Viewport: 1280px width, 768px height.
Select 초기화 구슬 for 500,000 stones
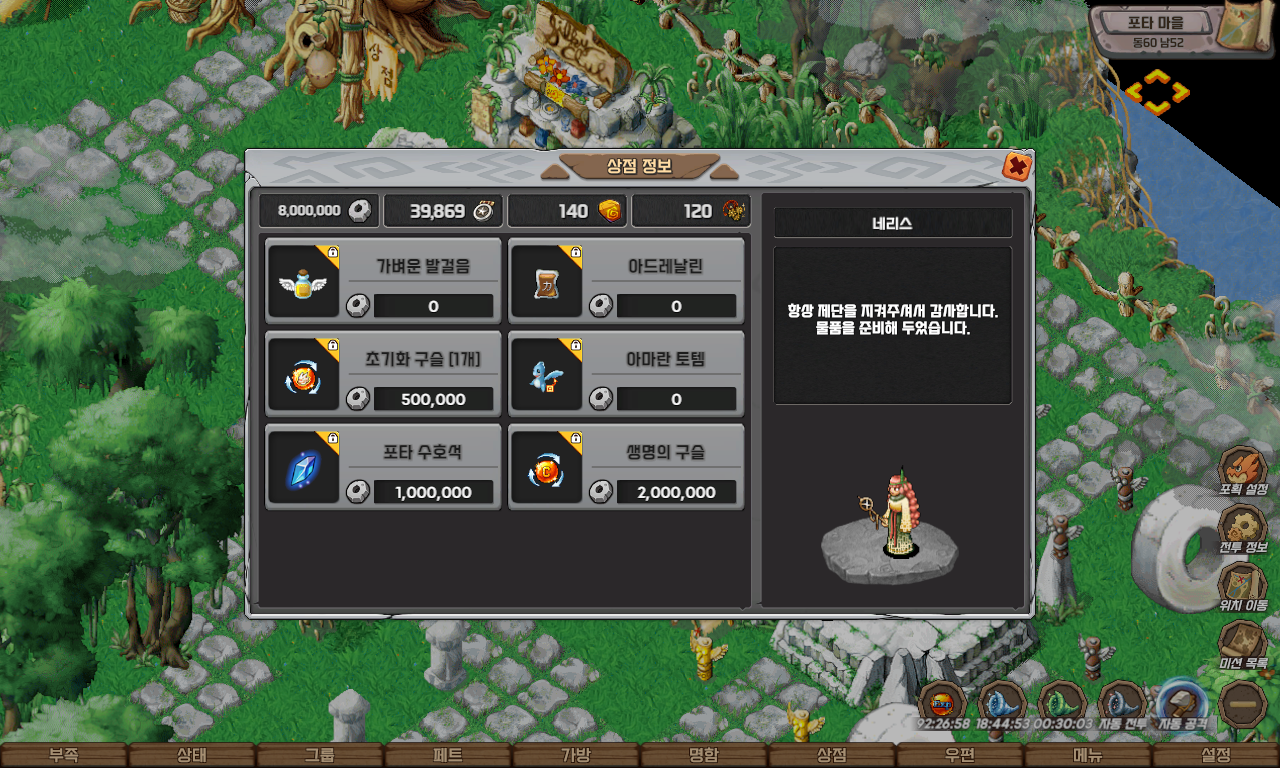[383, 374]
